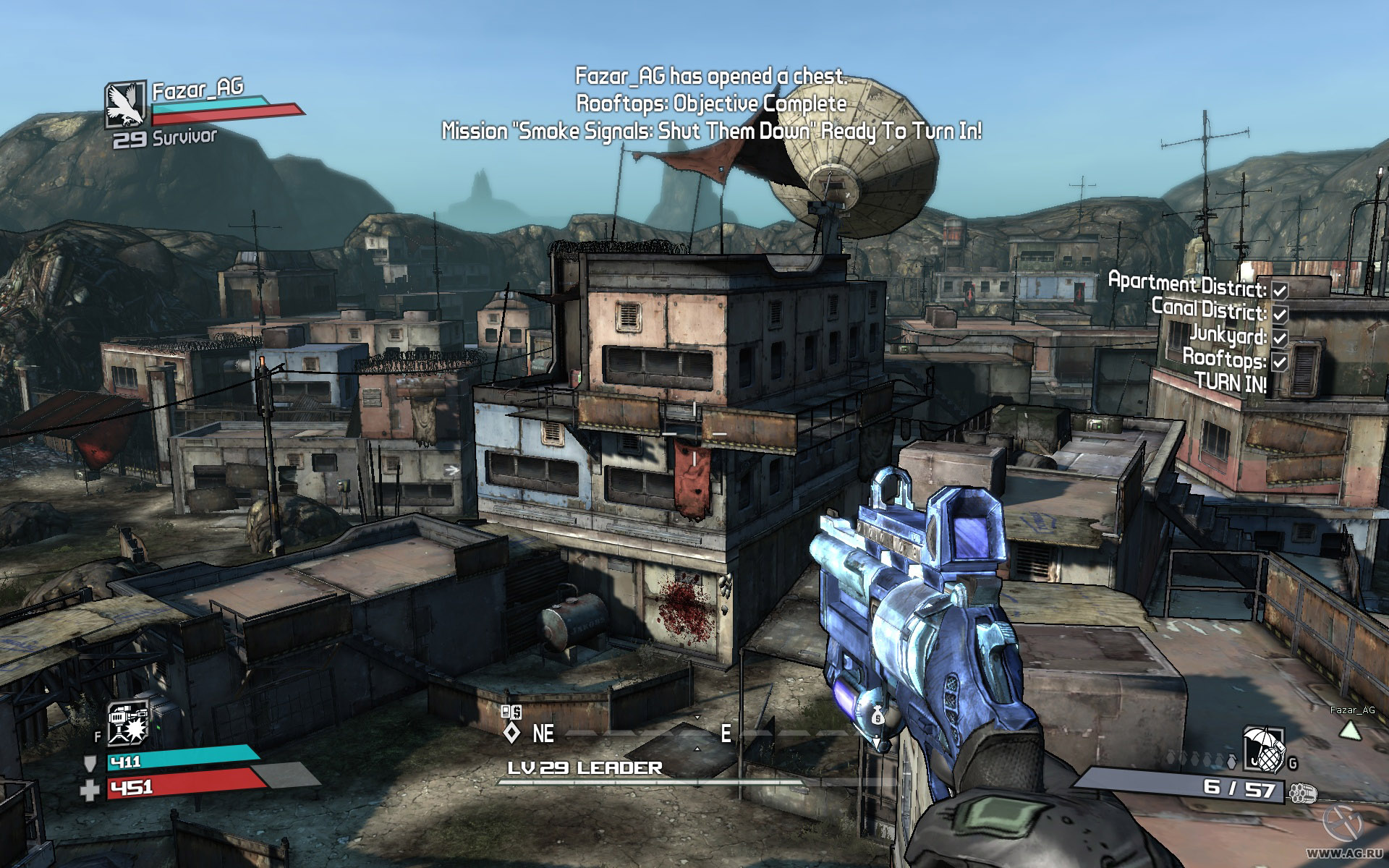Click the diamond waypoint marker on the compass
This screenshot has width=1389, height=868.
pyautogui.click(x=511, y=733)
